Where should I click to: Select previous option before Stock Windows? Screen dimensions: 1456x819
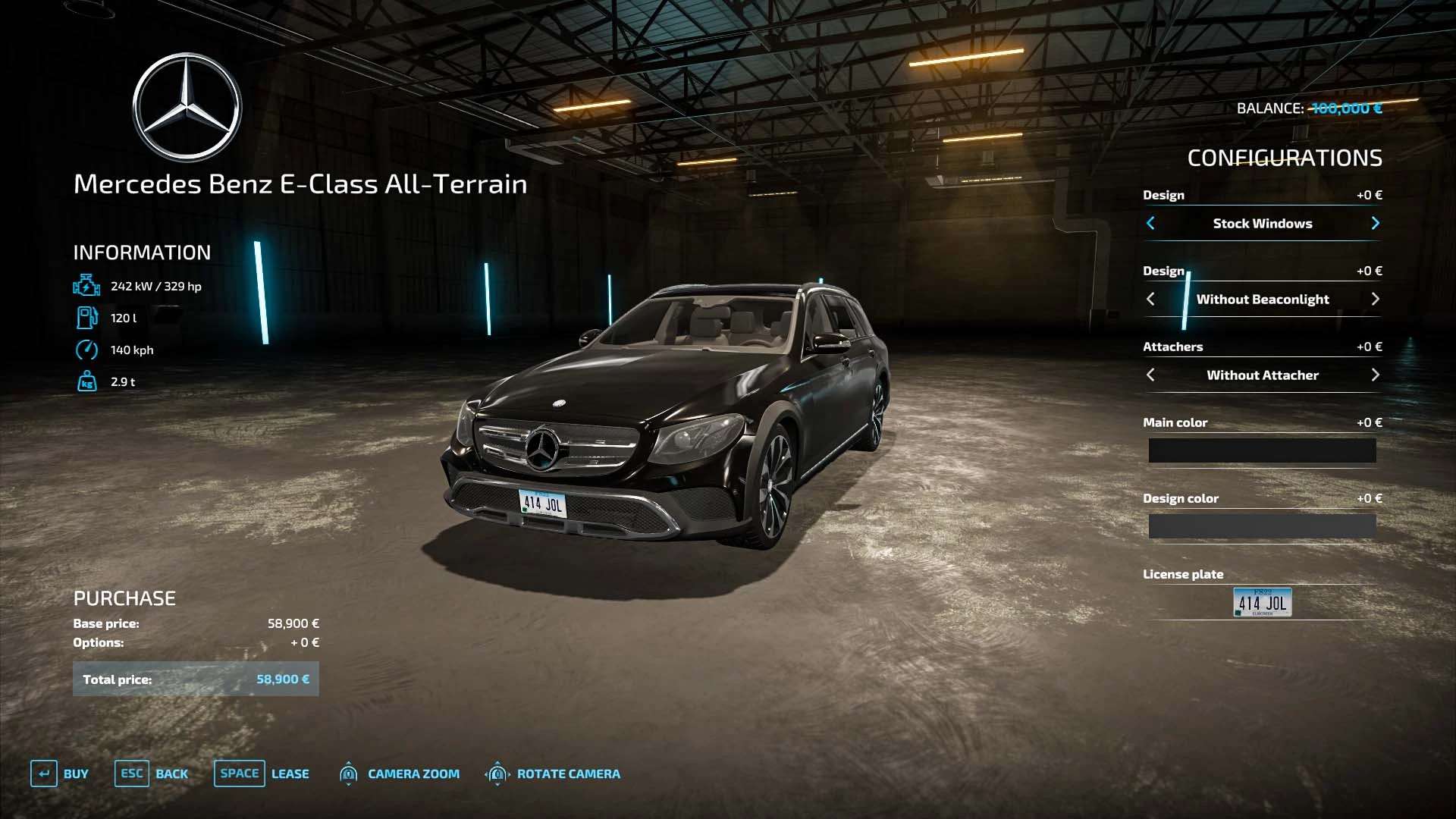(x=1150, y=223)
